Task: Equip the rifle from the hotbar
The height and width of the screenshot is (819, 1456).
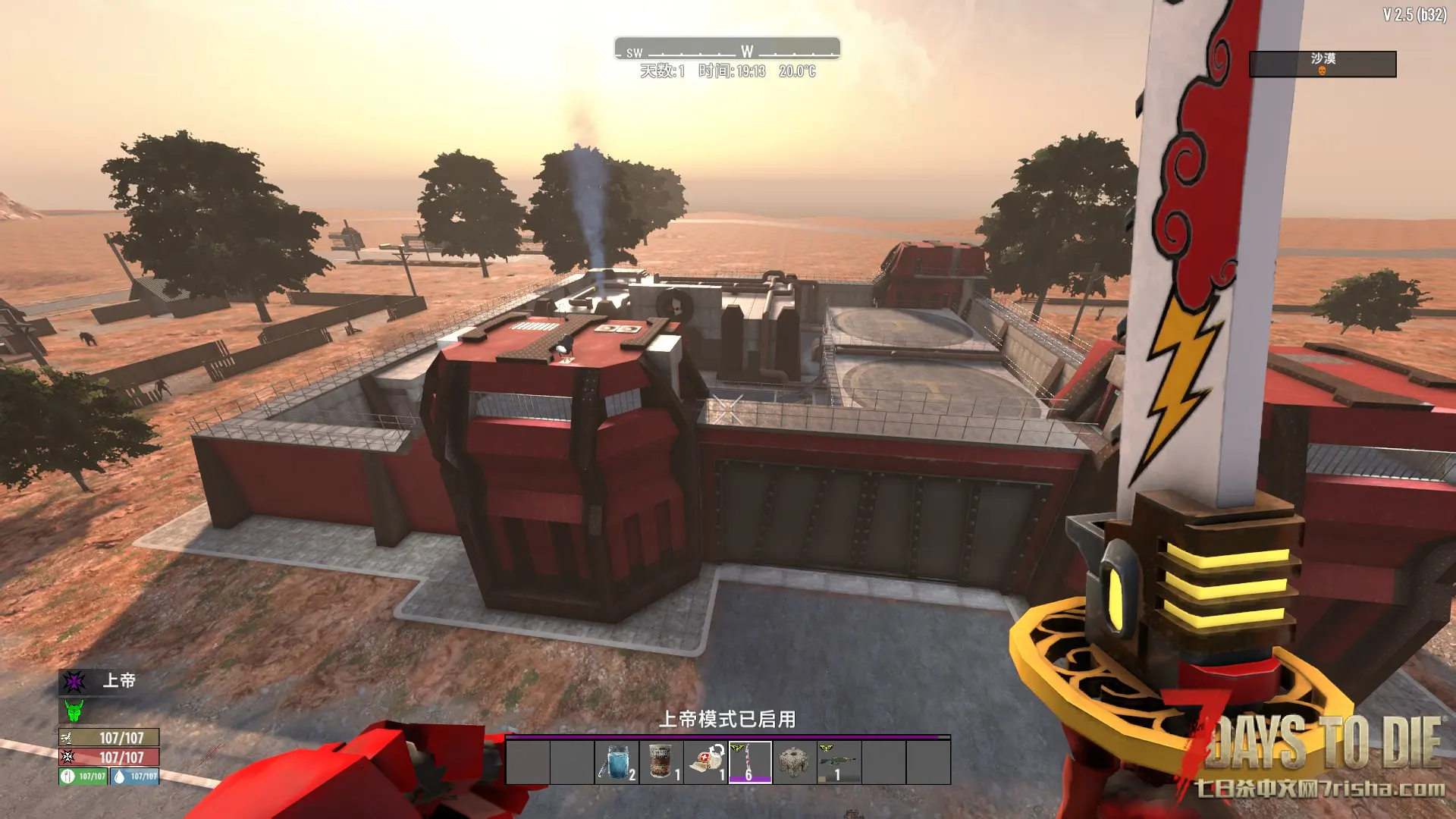Action: pos(839,762)
